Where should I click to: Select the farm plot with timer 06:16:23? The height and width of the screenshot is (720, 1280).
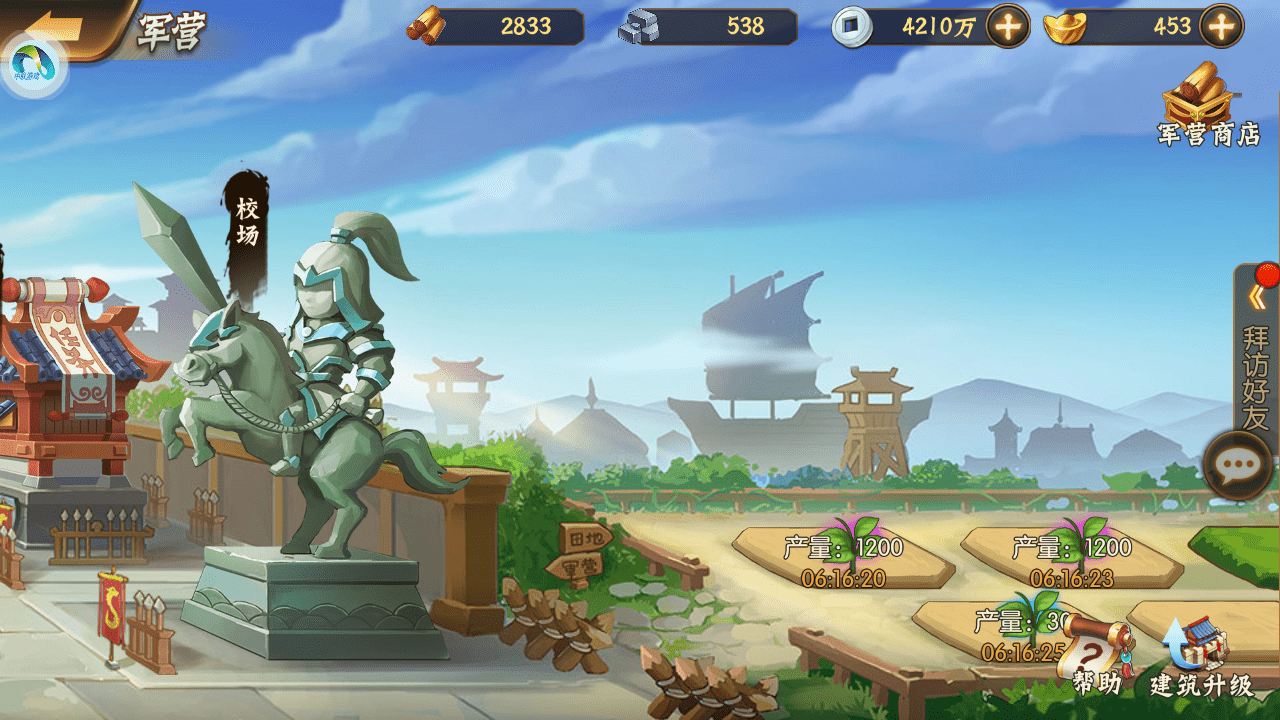pos(1071,560)
